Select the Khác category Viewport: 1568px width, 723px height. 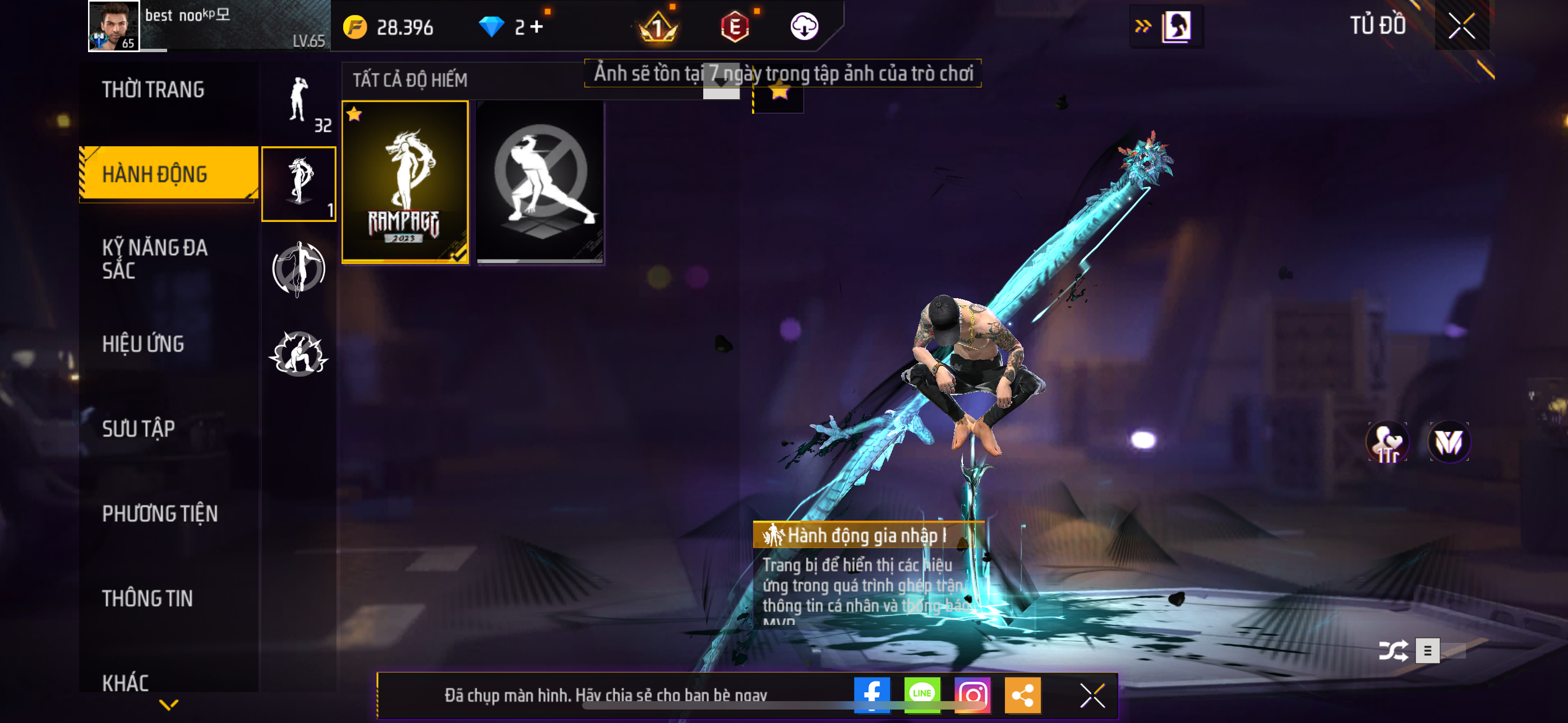coord(126,682)
